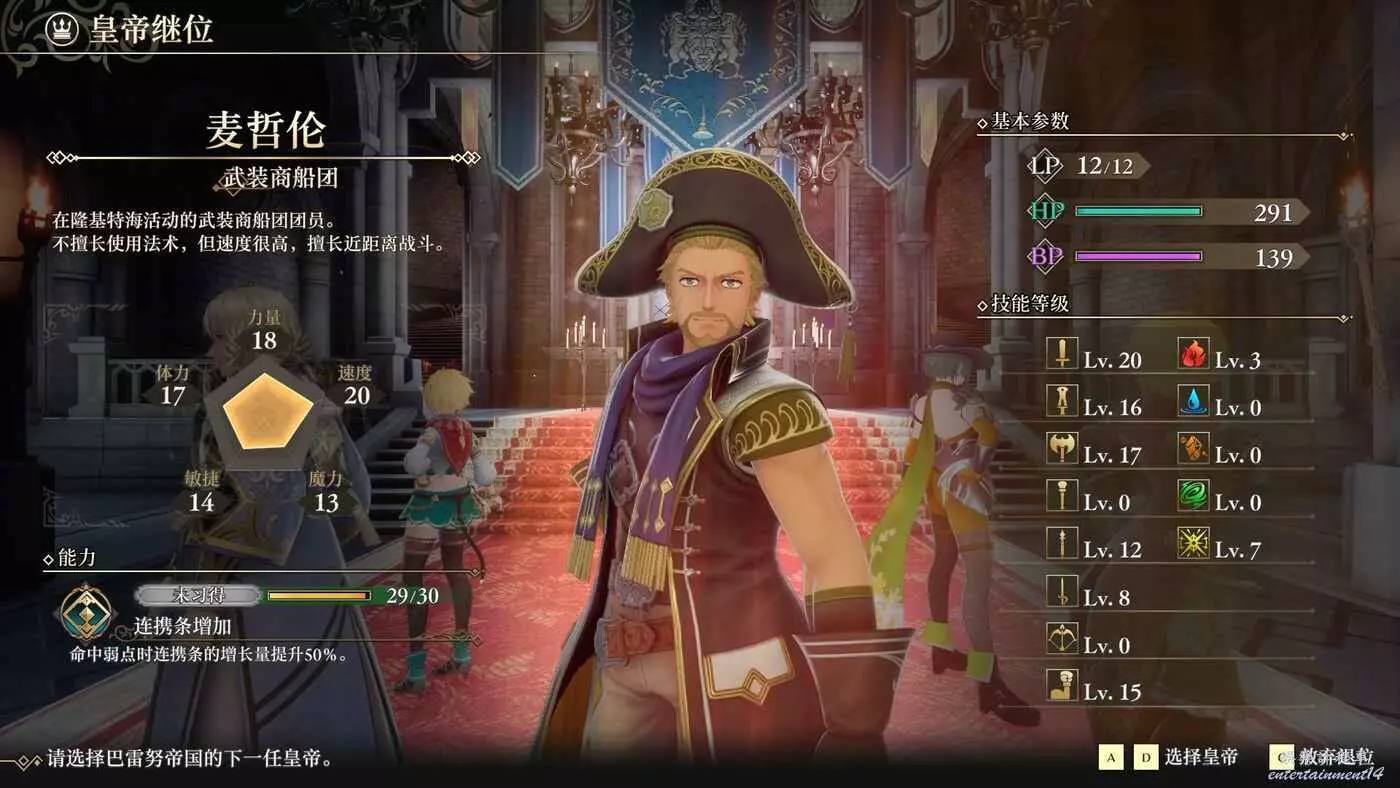The width and height of the screenshot is (1400, 788).
Task: Choose the bow skill icon
Action: coord(1061,638)
